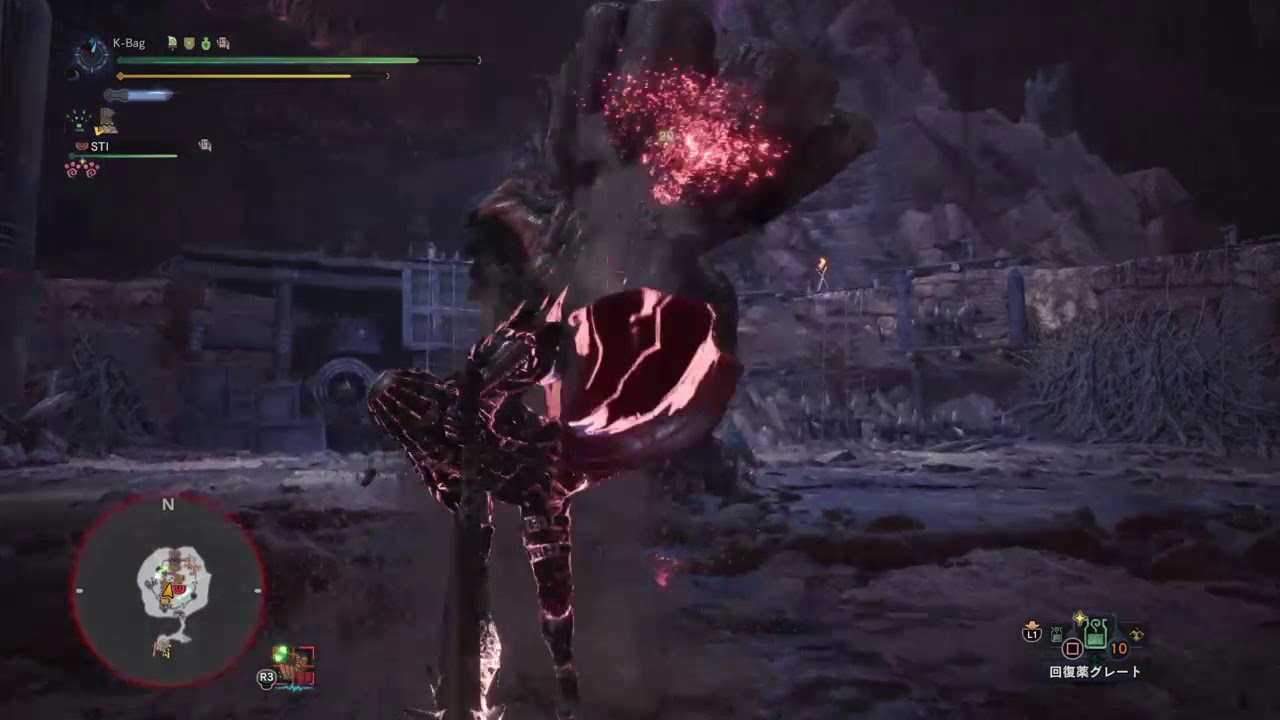This screenshot has width=1280, height=720.
Task: Click the player name K-Bag
Action: click(130, 42)
